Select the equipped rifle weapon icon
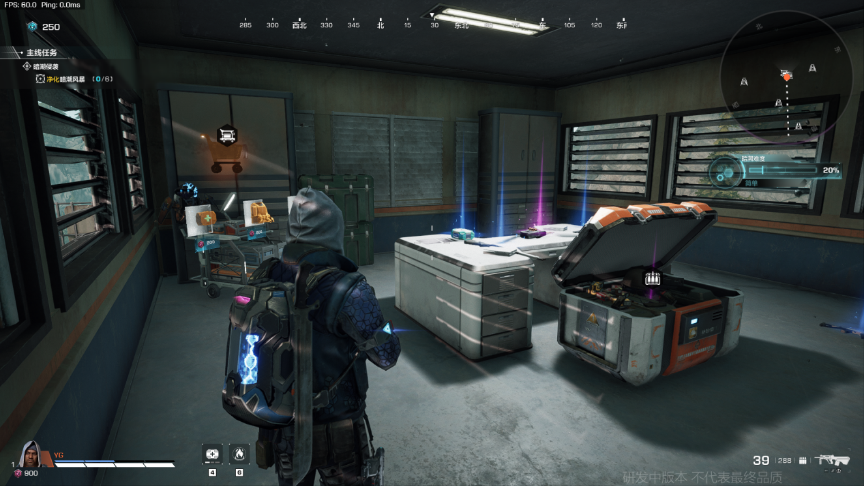 tap(830, 460)
